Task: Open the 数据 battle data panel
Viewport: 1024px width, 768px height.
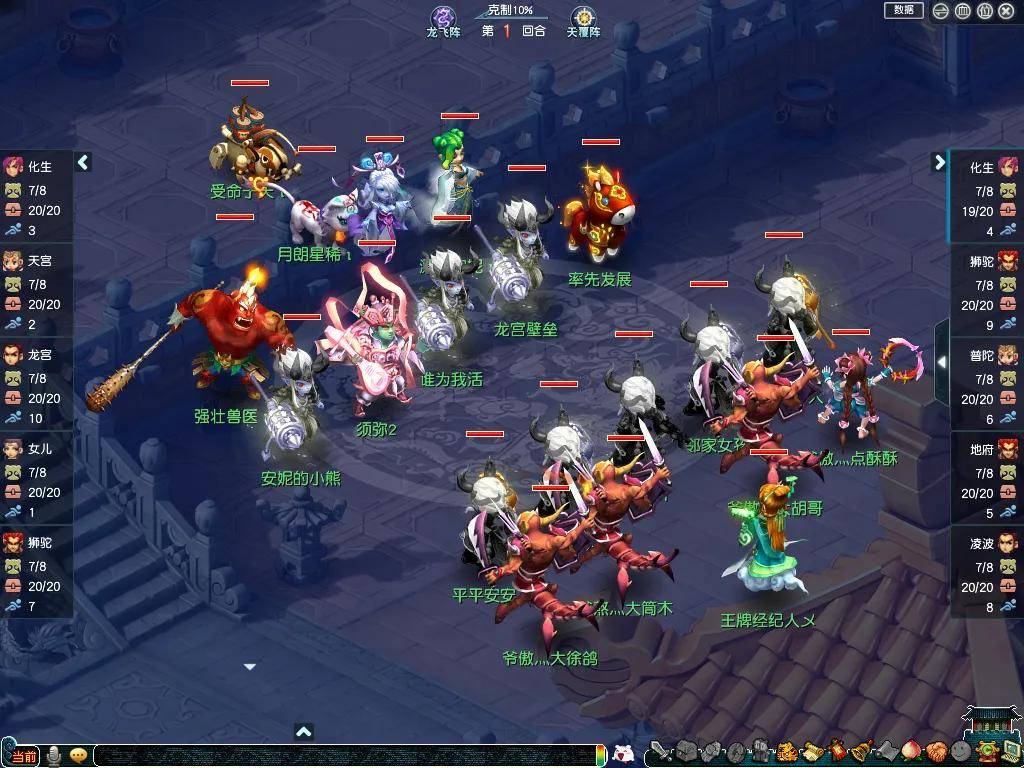Action: click(x=903, y=10)
